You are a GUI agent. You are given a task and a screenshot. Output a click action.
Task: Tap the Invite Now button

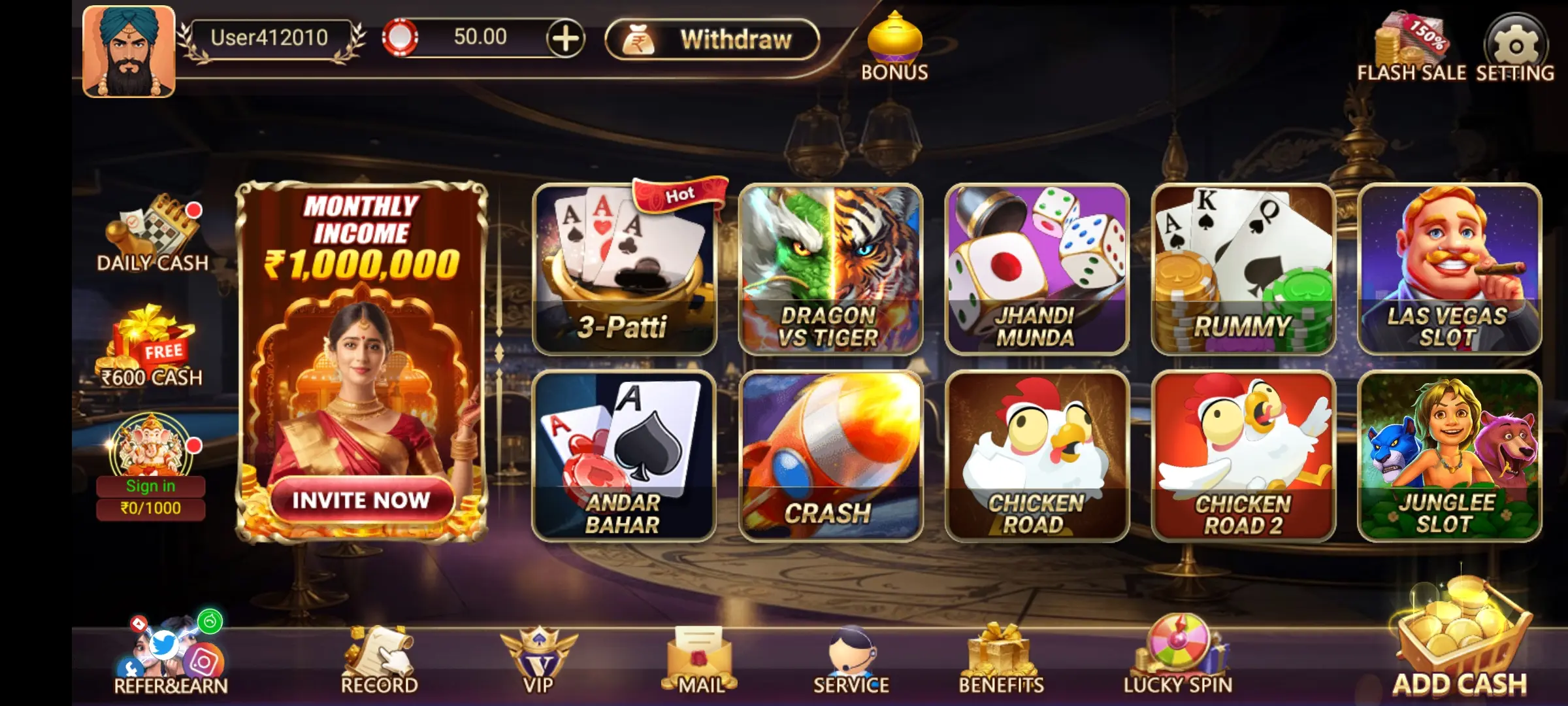[361, 500]
